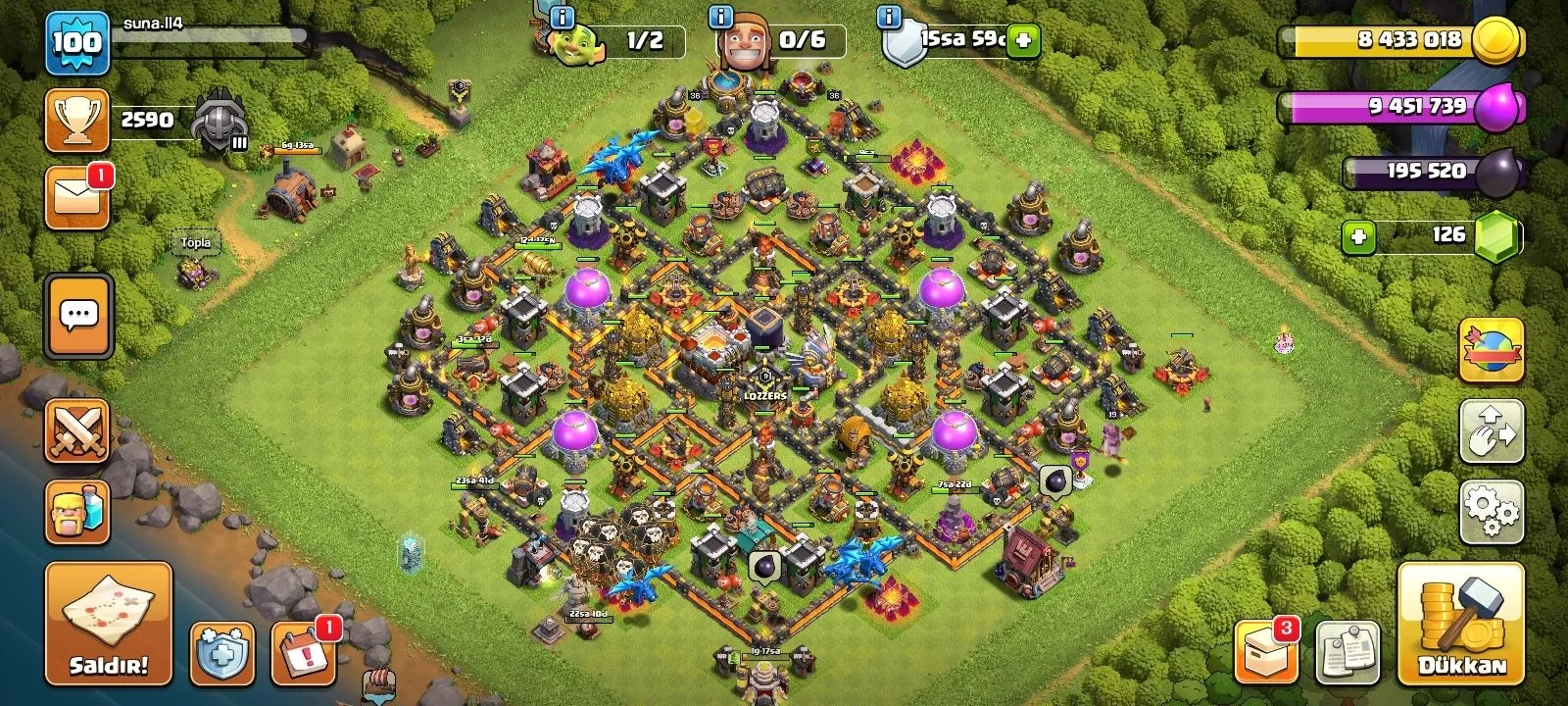Open the events calendar
Image resolution: width=1568 pixels, height=706 pixels.
click(x=302, y=653)
